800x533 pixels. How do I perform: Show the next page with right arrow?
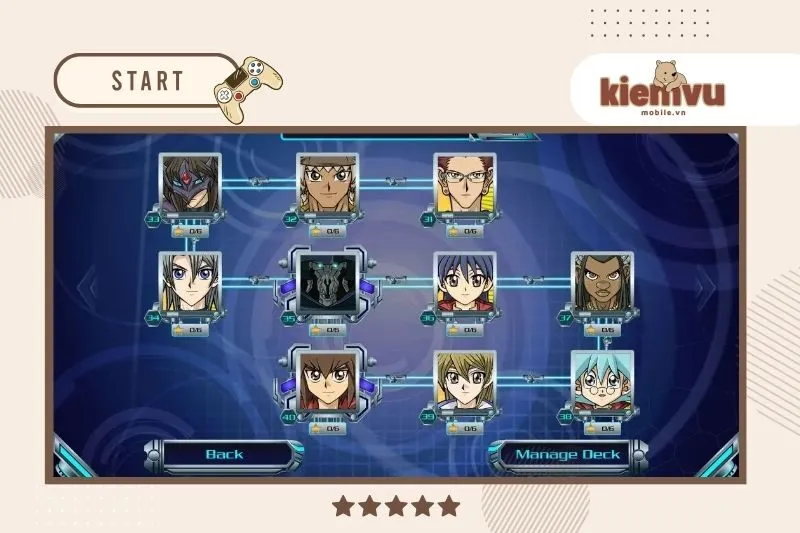[709, 287]
